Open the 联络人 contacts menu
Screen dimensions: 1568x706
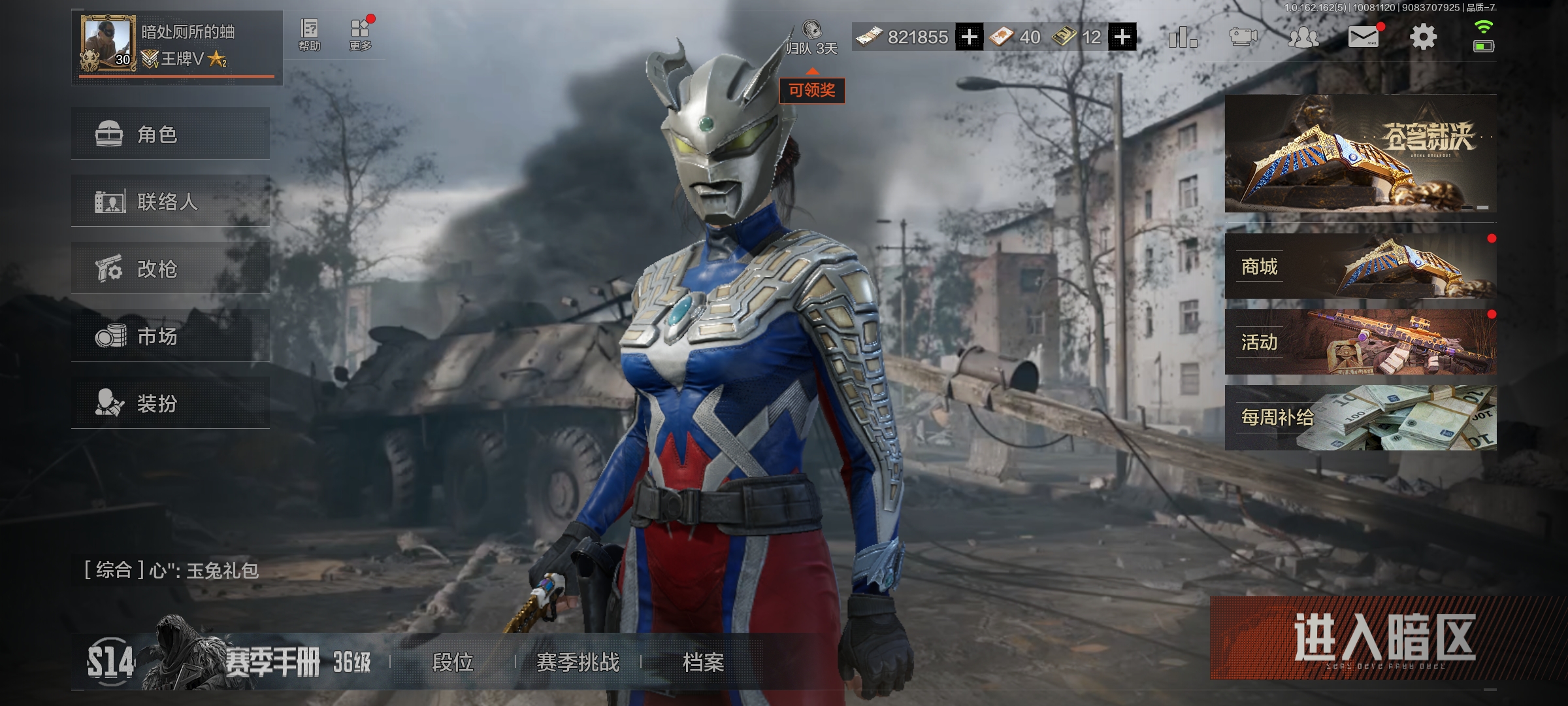coord(170,201)
